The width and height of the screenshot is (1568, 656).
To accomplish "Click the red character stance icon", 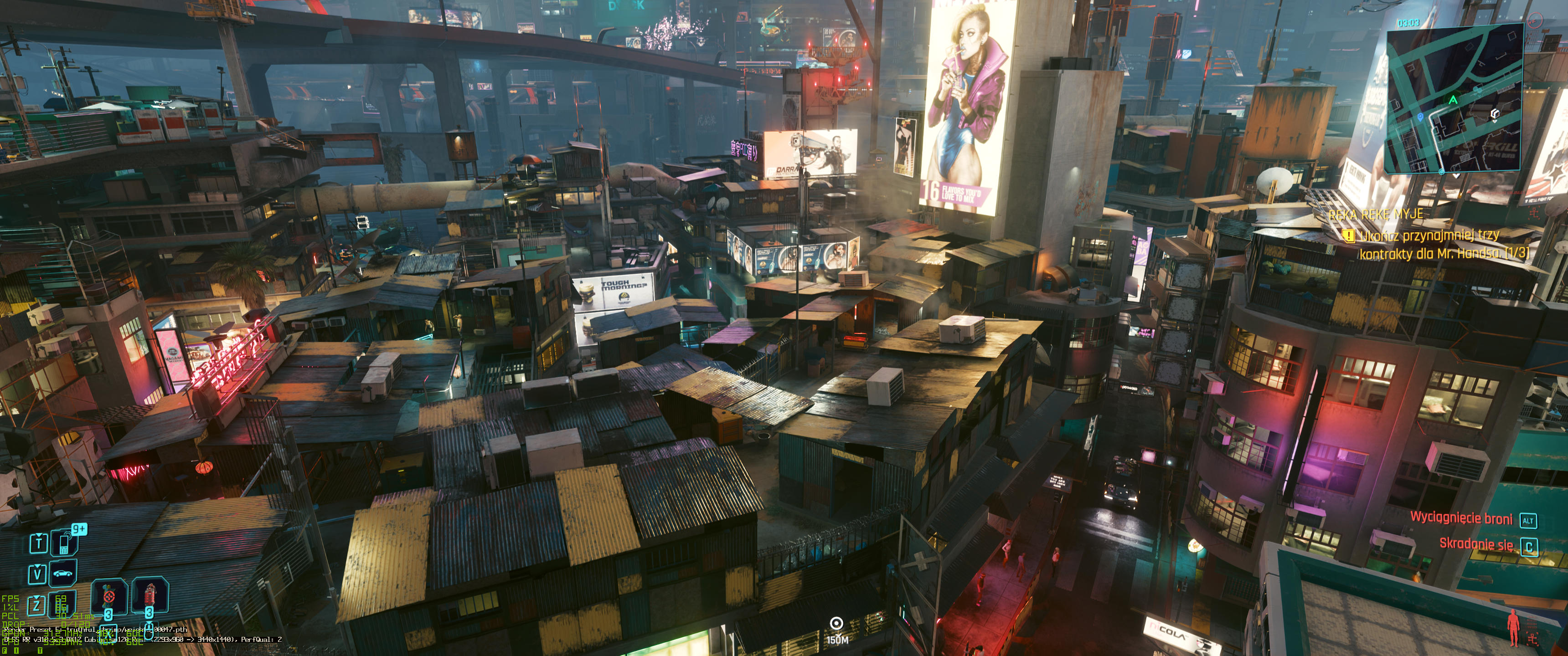I will (1514, 627).
